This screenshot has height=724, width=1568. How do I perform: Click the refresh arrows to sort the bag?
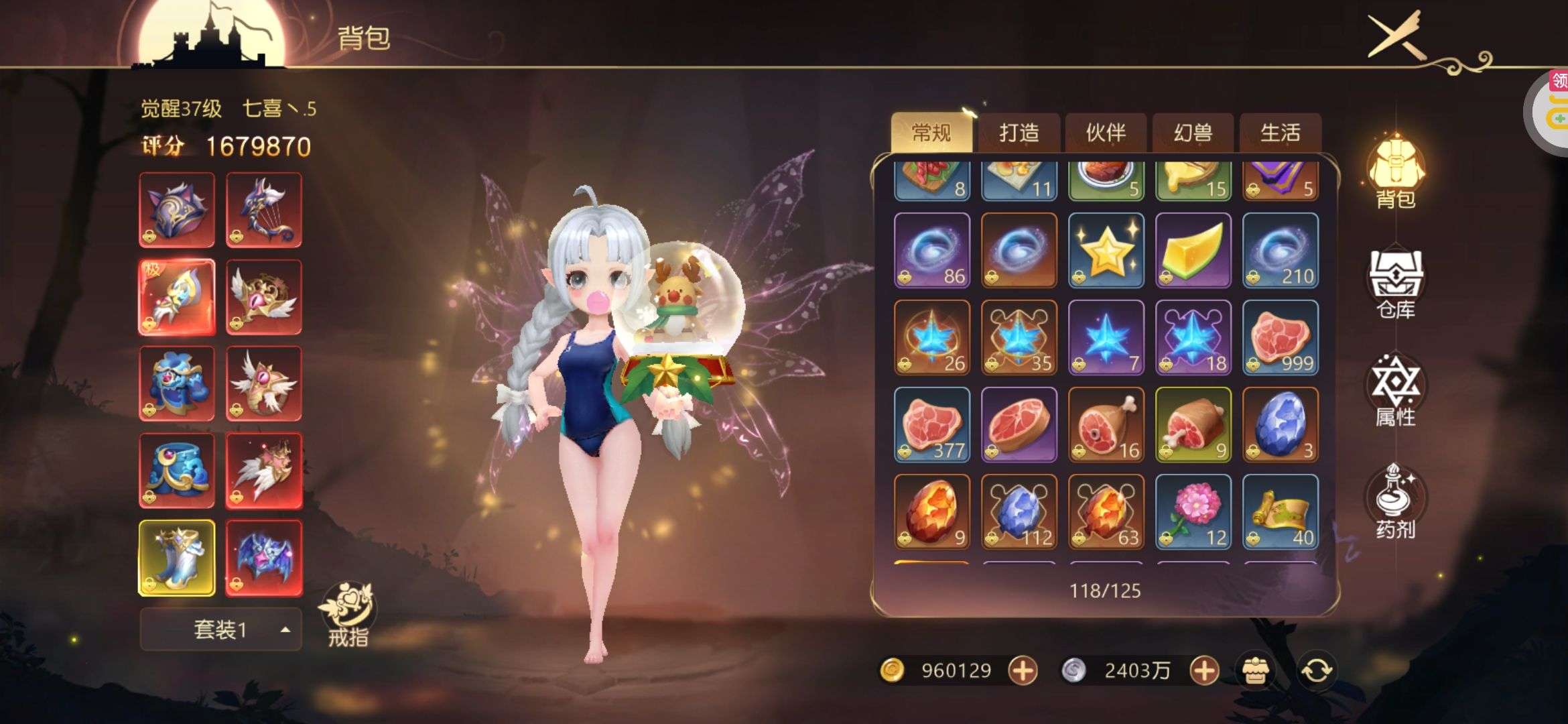click(x=1316, y=670)
